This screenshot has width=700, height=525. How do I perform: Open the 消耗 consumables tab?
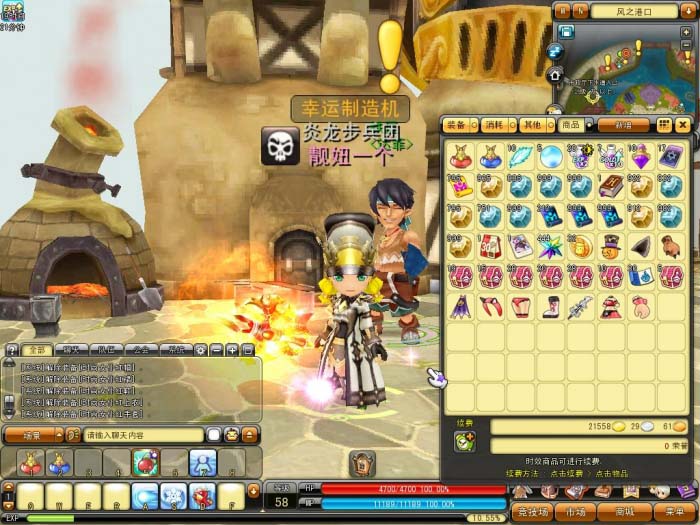click(x=496, y=125)
